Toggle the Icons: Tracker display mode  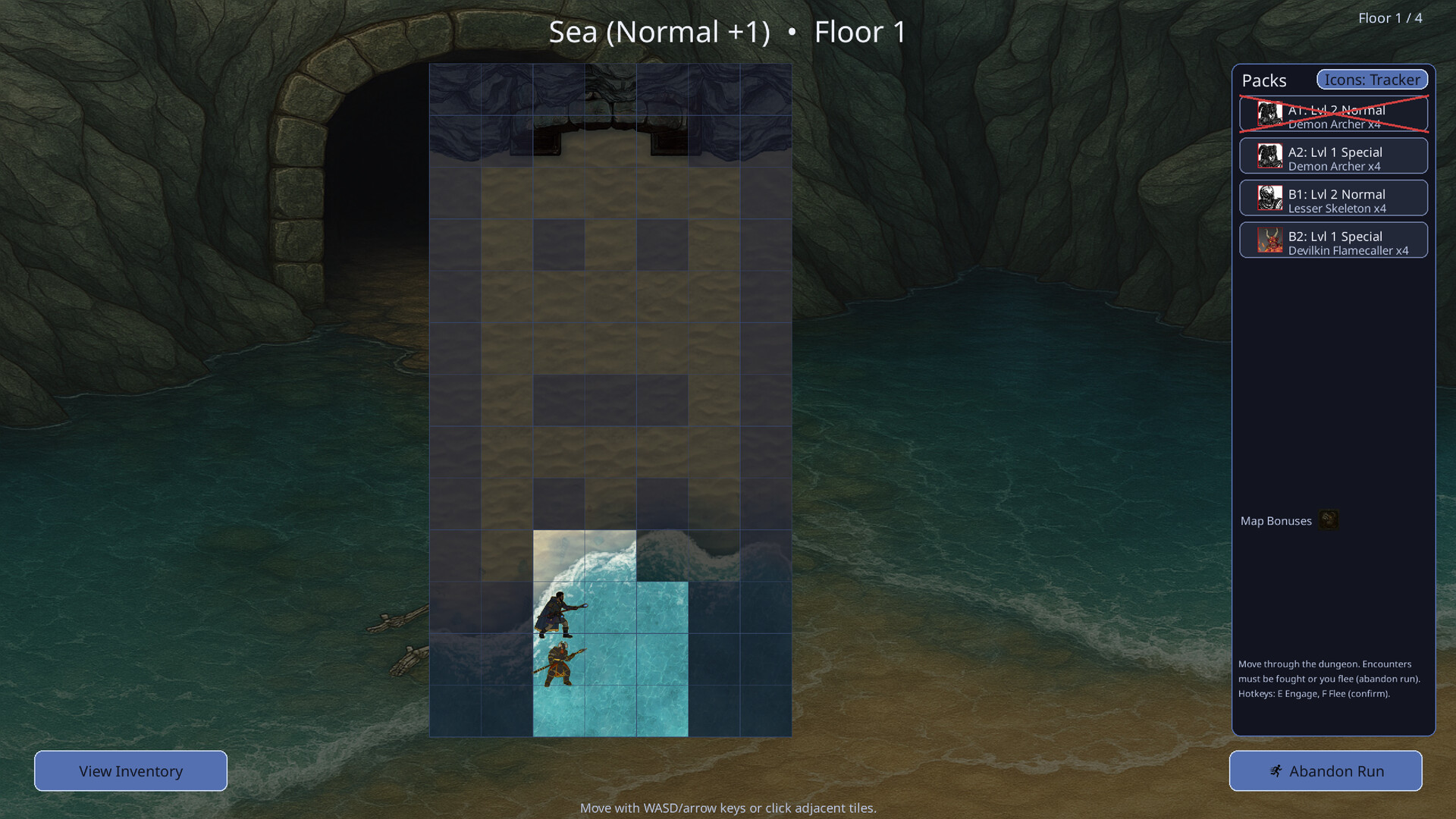pos(1372,80)
